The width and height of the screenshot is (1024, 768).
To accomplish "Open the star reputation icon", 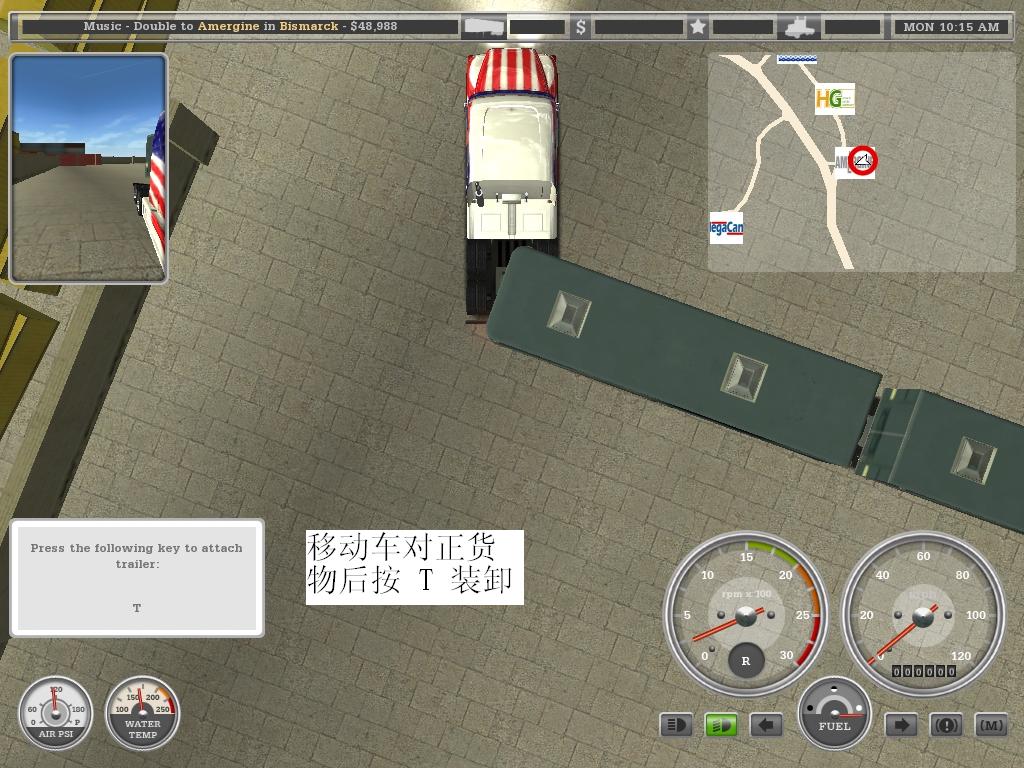I will pyautogui.click(x=698, y=27).
